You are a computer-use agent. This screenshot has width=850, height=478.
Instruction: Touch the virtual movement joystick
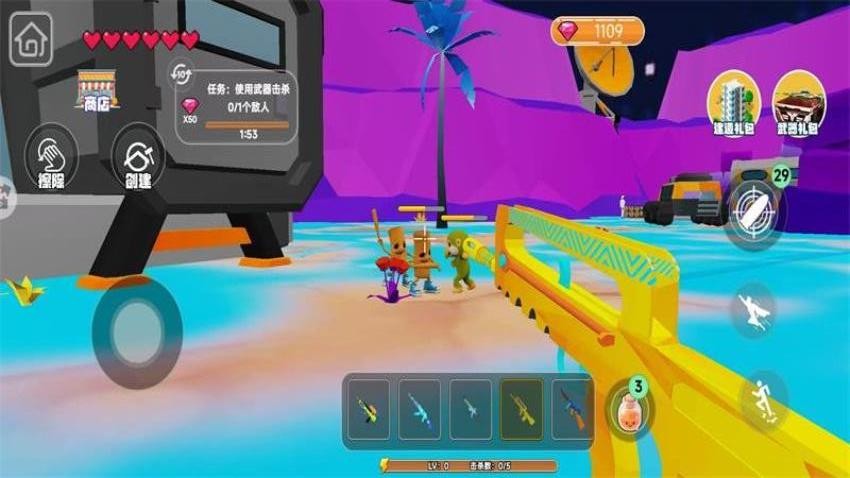click(x=137, y=331)
